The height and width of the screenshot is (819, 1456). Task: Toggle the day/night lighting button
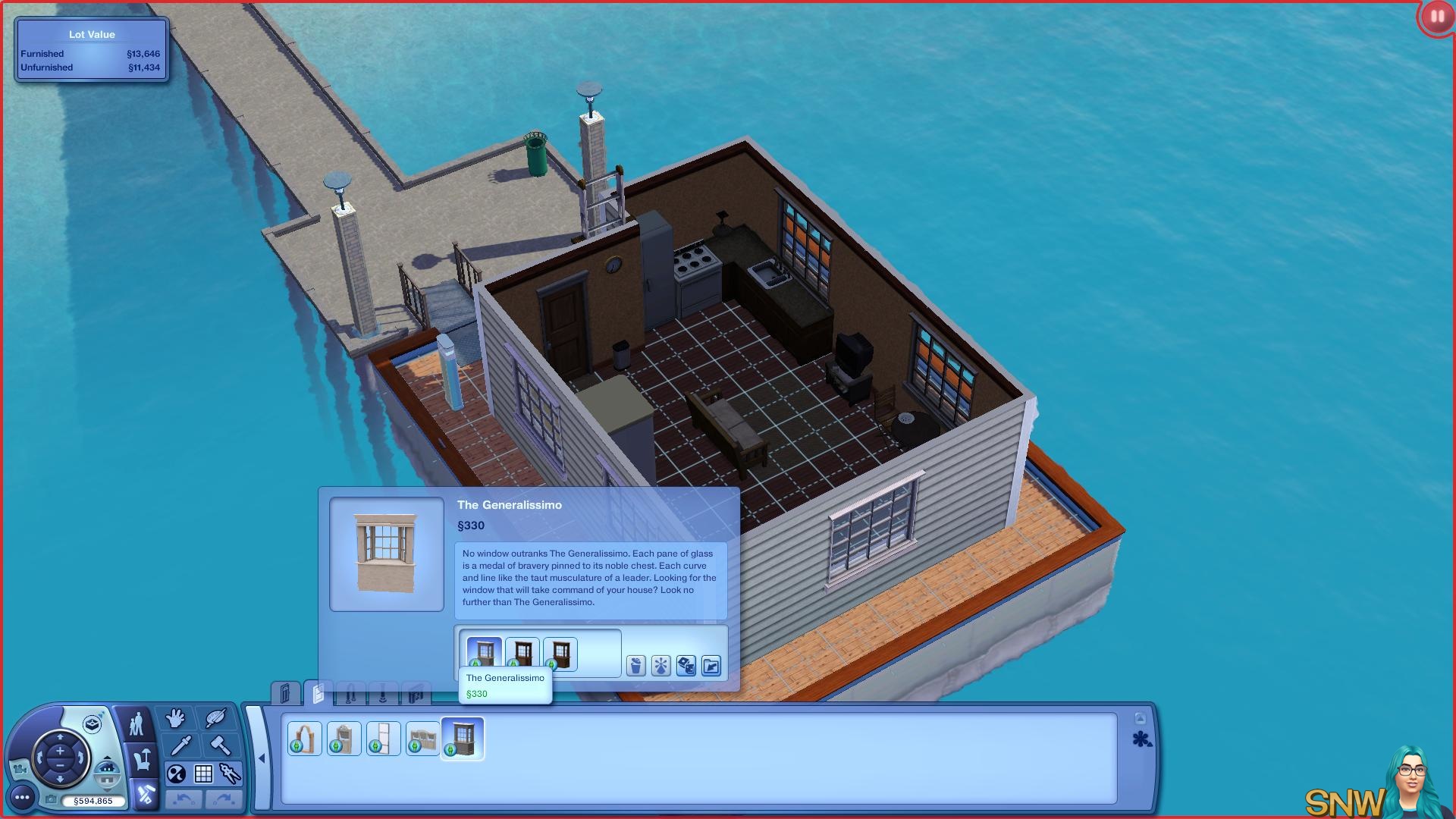click(x=176, y=774)
